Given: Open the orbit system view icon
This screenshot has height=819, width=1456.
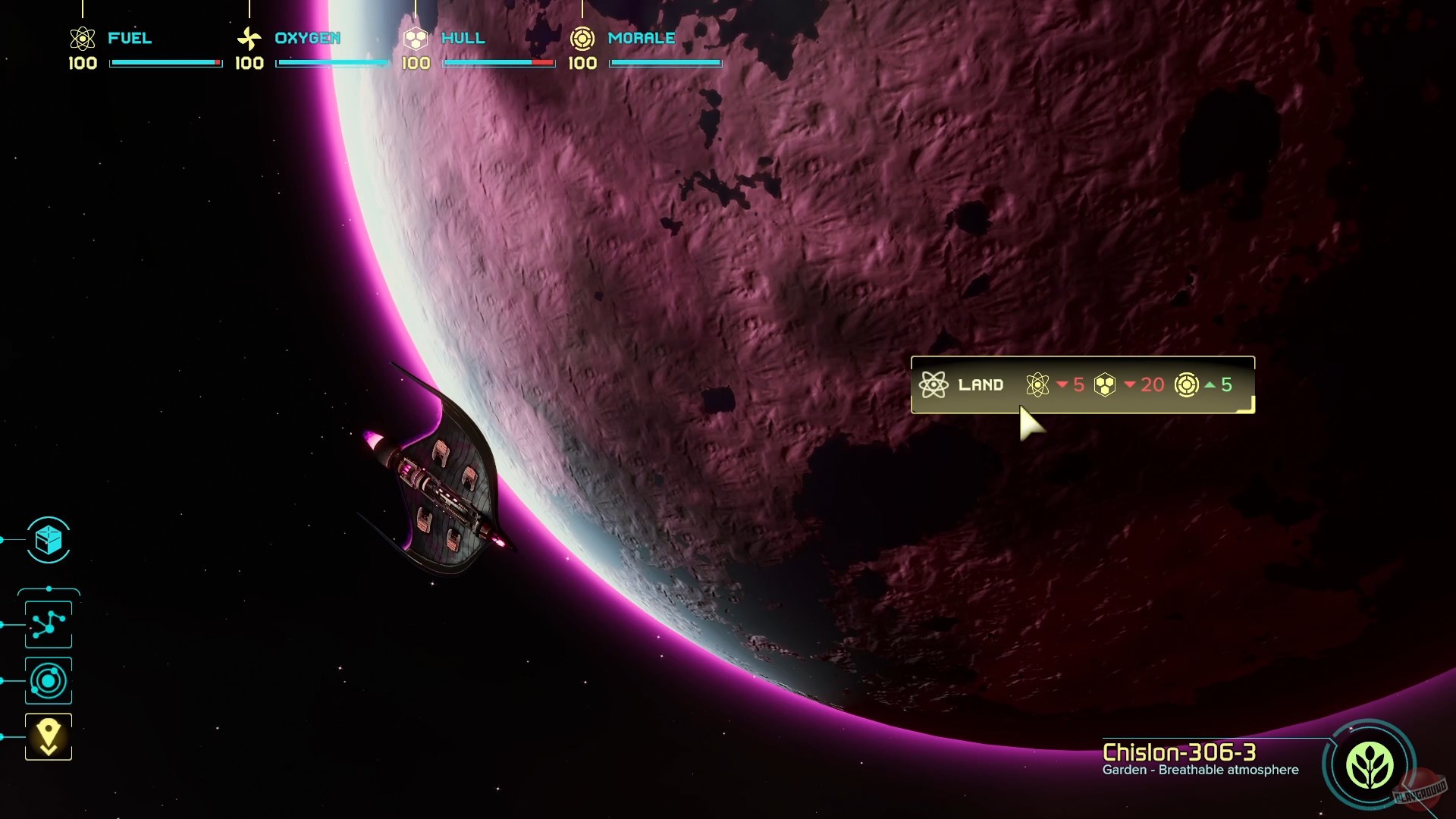Looking at the screenshot, I should click(48, 679).
